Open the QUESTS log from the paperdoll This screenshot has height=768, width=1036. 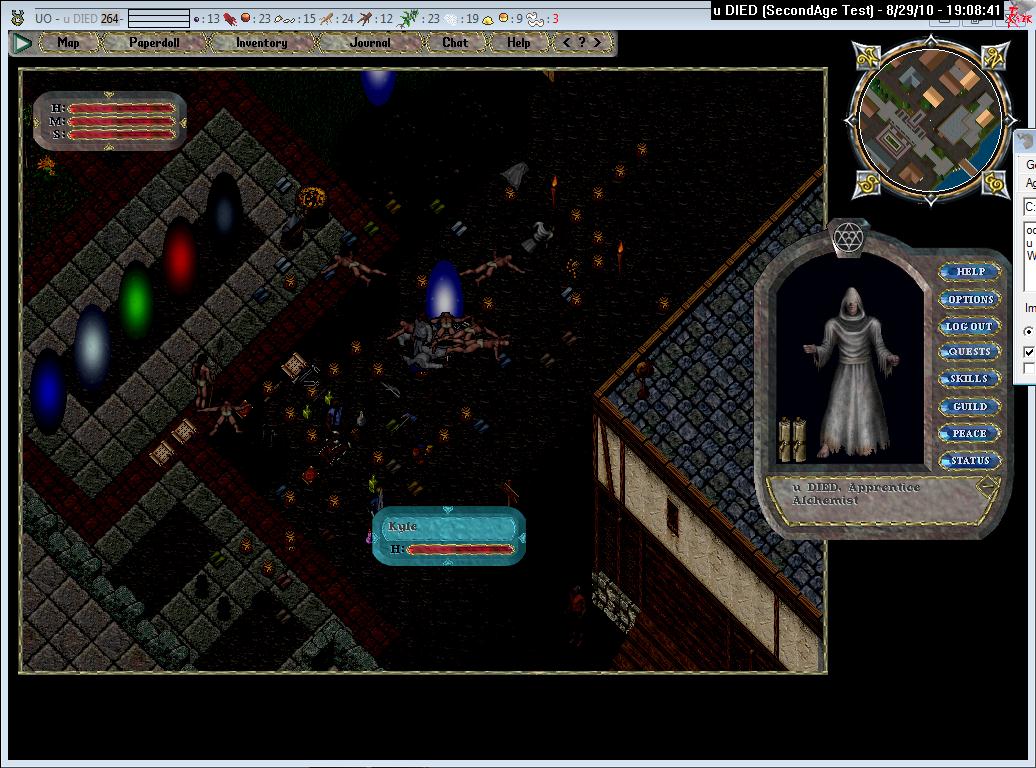click(970, 352)
